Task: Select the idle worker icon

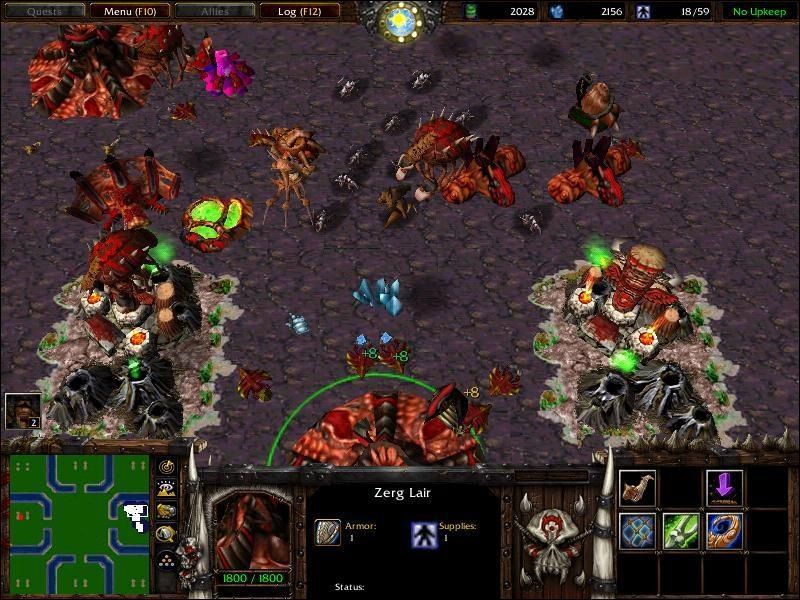Action: click(x=22, y=410)
